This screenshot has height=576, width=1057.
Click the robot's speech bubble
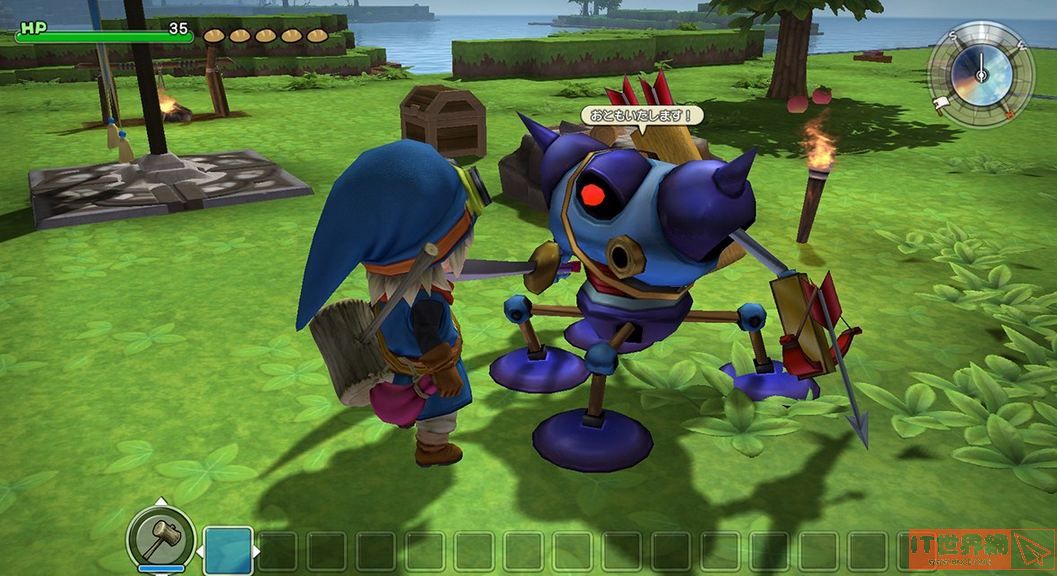(x=641, y=116)
